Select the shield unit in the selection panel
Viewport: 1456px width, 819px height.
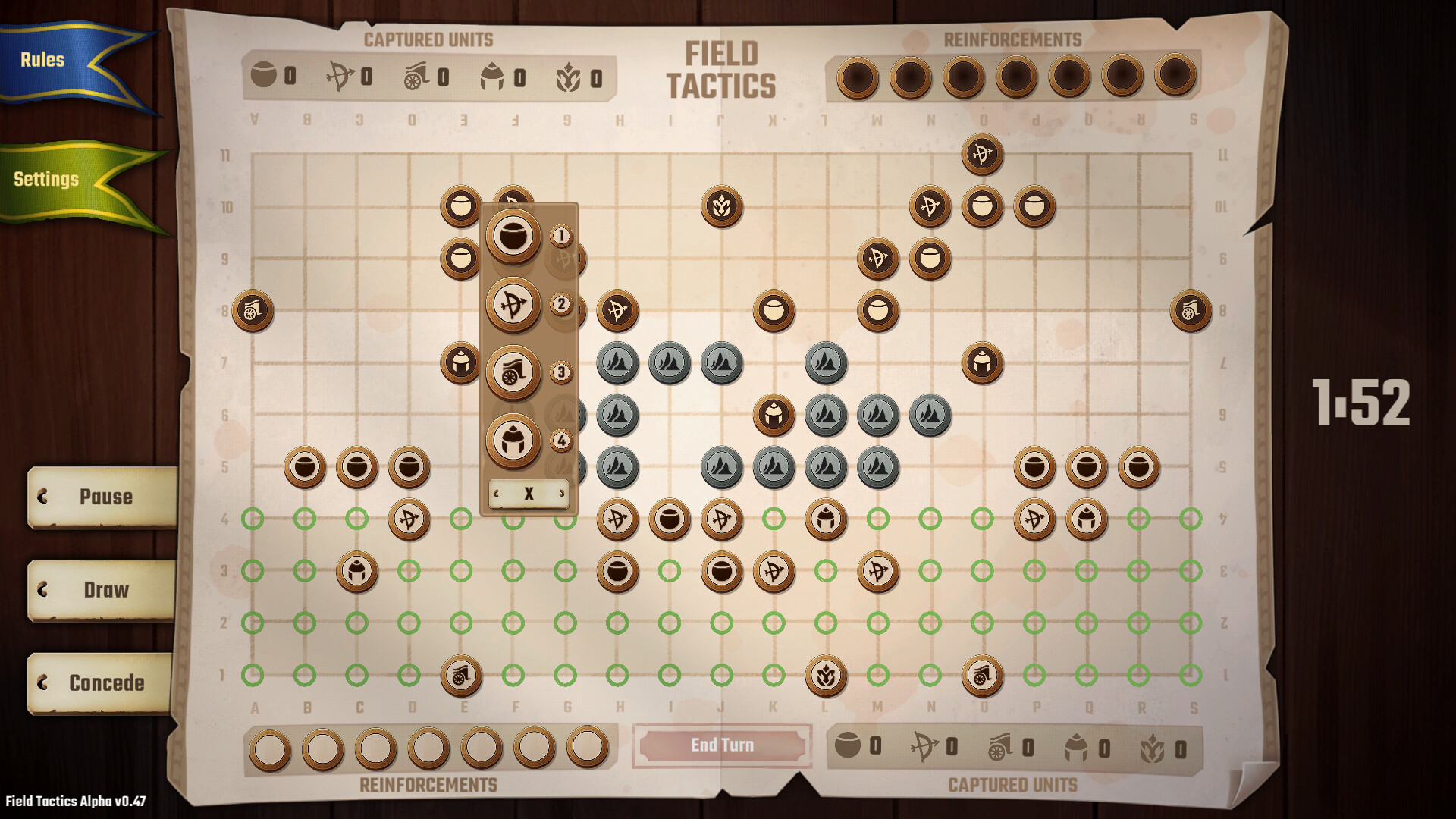514,238
